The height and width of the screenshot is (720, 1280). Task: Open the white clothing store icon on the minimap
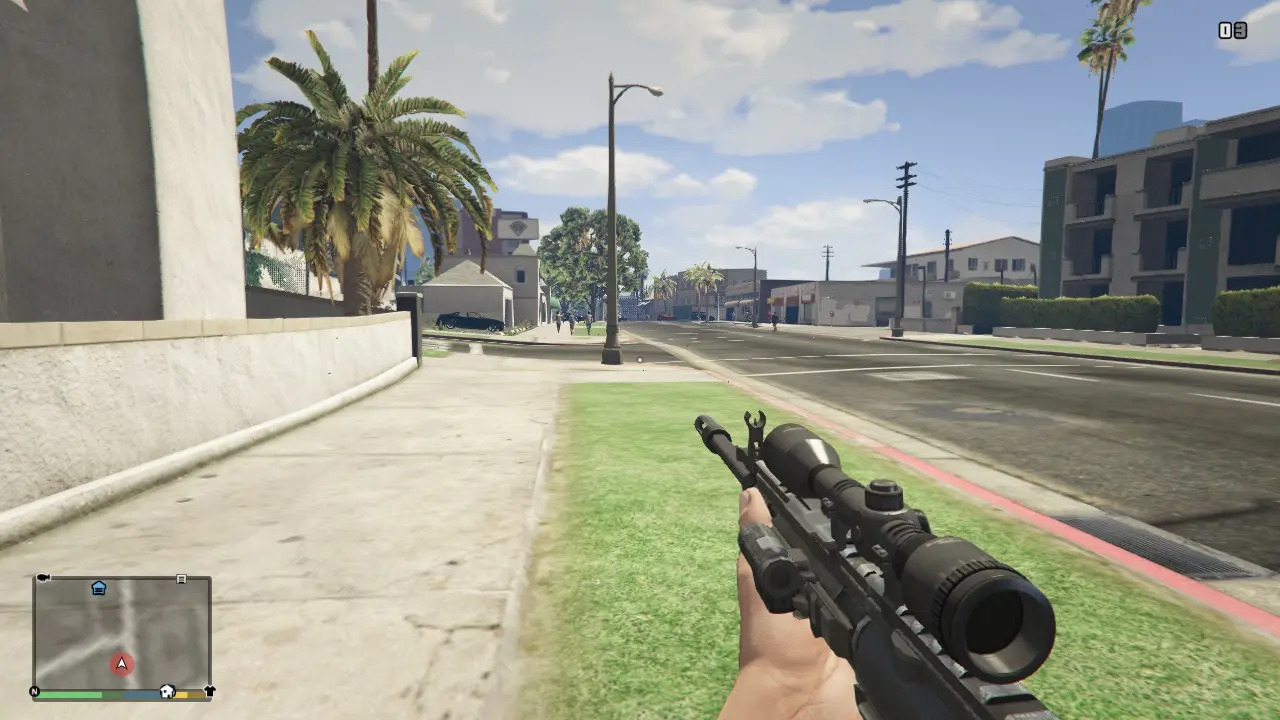point(210,690)
